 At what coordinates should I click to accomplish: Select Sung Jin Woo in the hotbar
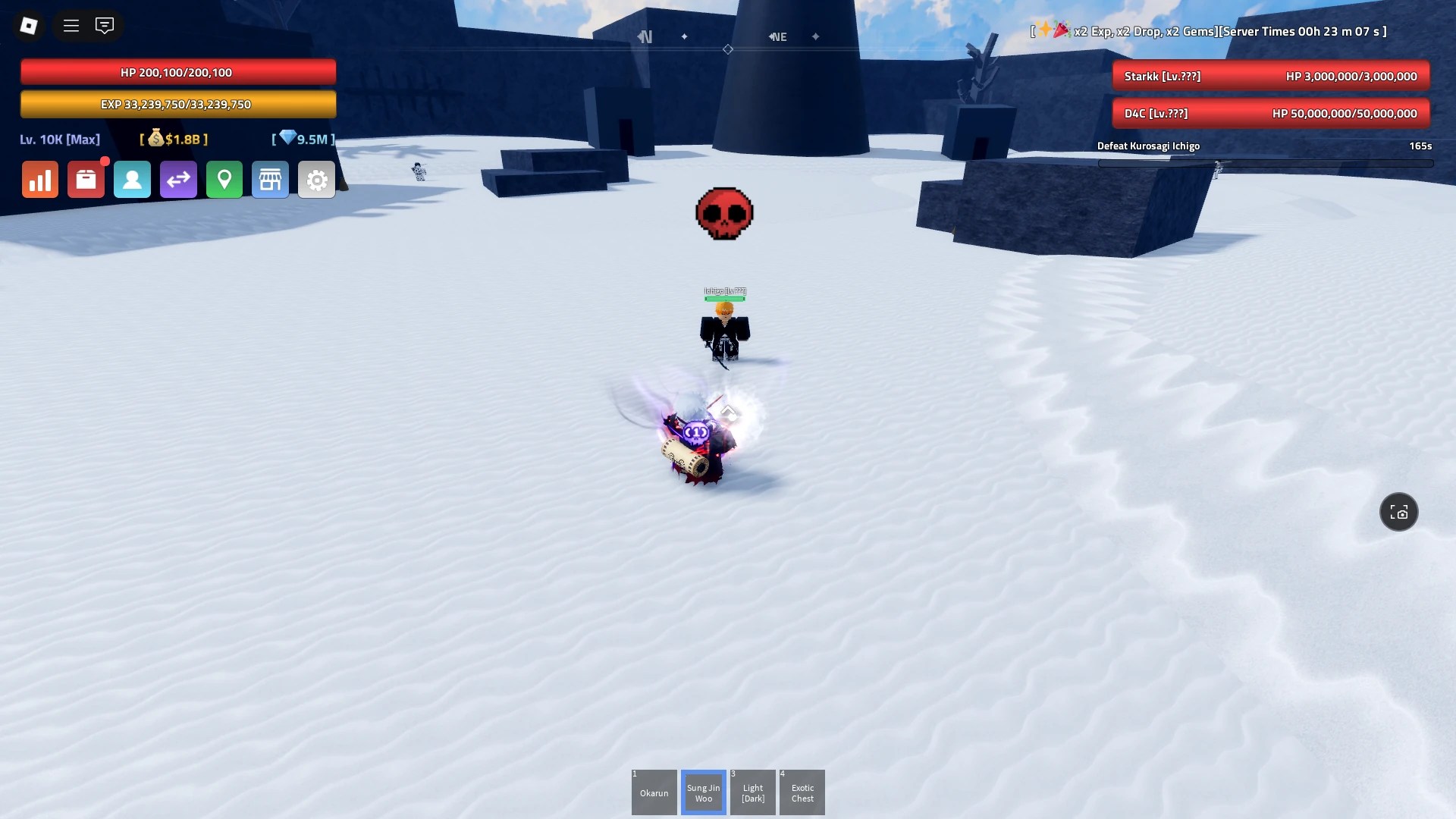click(x=704, y=792)
